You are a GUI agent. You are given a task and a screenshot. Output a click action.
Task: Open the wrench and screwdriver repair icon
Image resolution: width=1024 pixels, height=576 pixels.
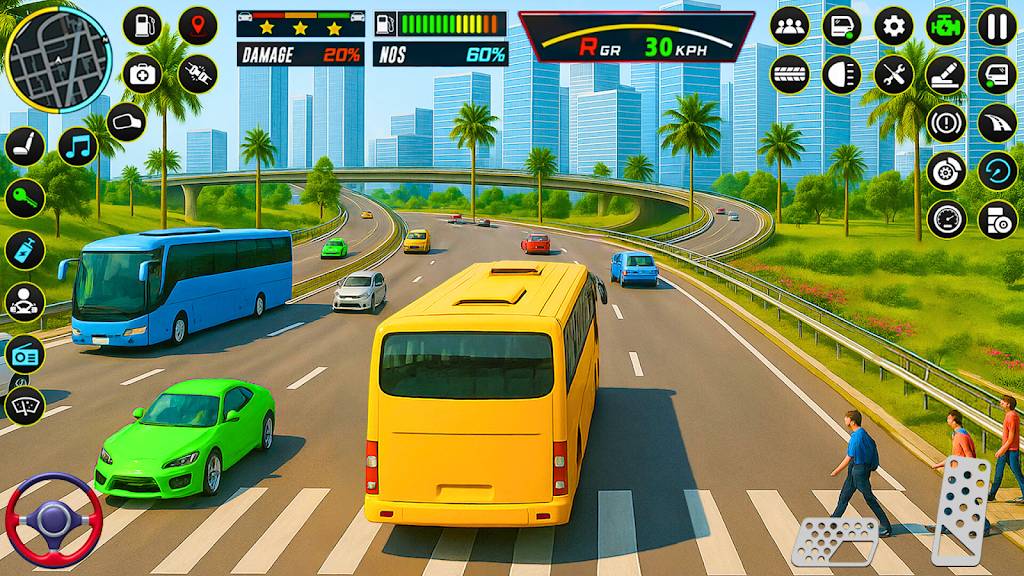(893, 74)
